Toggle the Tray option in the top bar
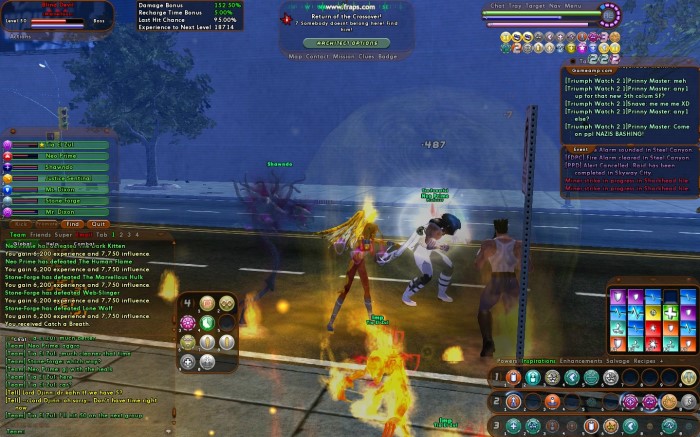700x437 pixels. tap(517, 6)
